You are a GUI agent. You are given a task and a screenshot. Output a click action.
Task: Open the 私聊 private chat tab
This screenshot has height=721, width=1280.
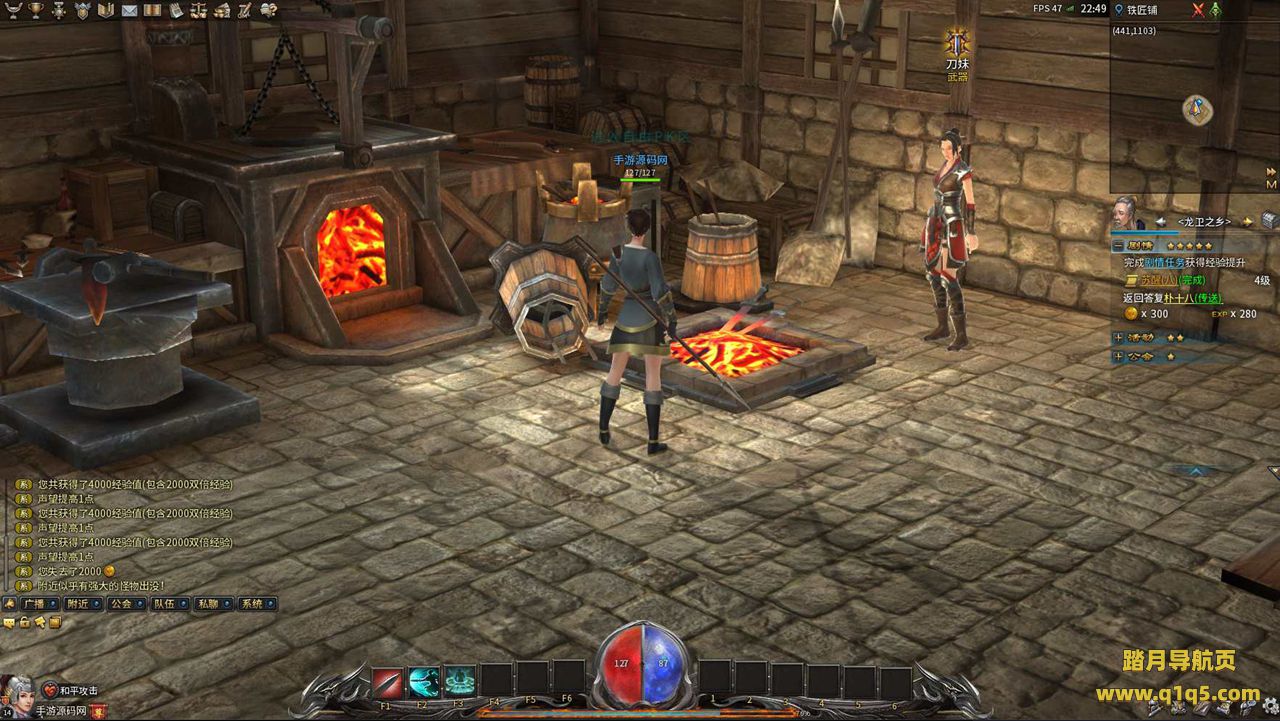[208, 604]
